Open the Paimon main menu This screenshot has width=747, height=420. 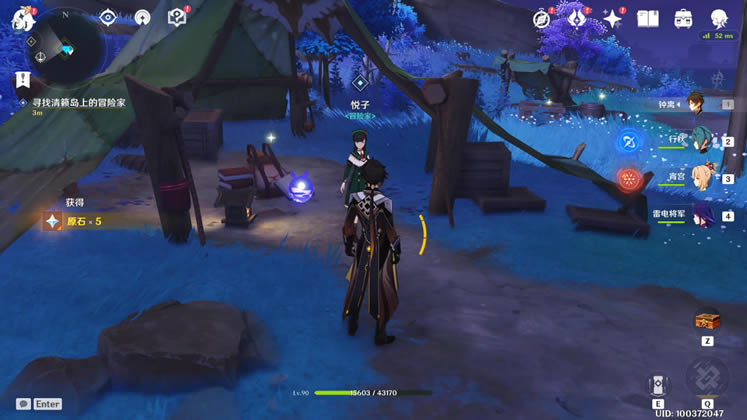(x=22, y=18)
